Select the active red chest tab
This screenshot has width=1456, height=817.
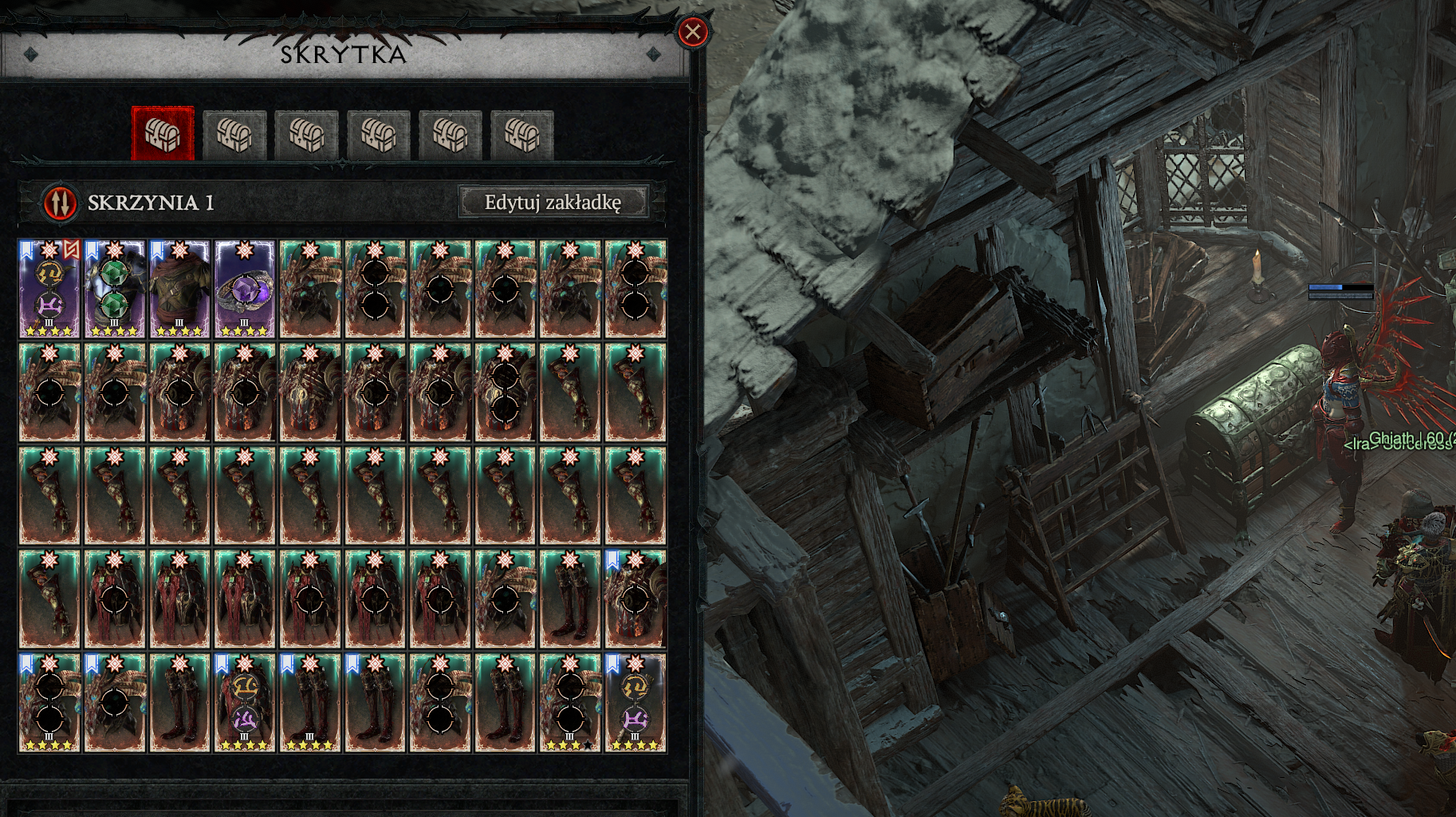point(163,134)
